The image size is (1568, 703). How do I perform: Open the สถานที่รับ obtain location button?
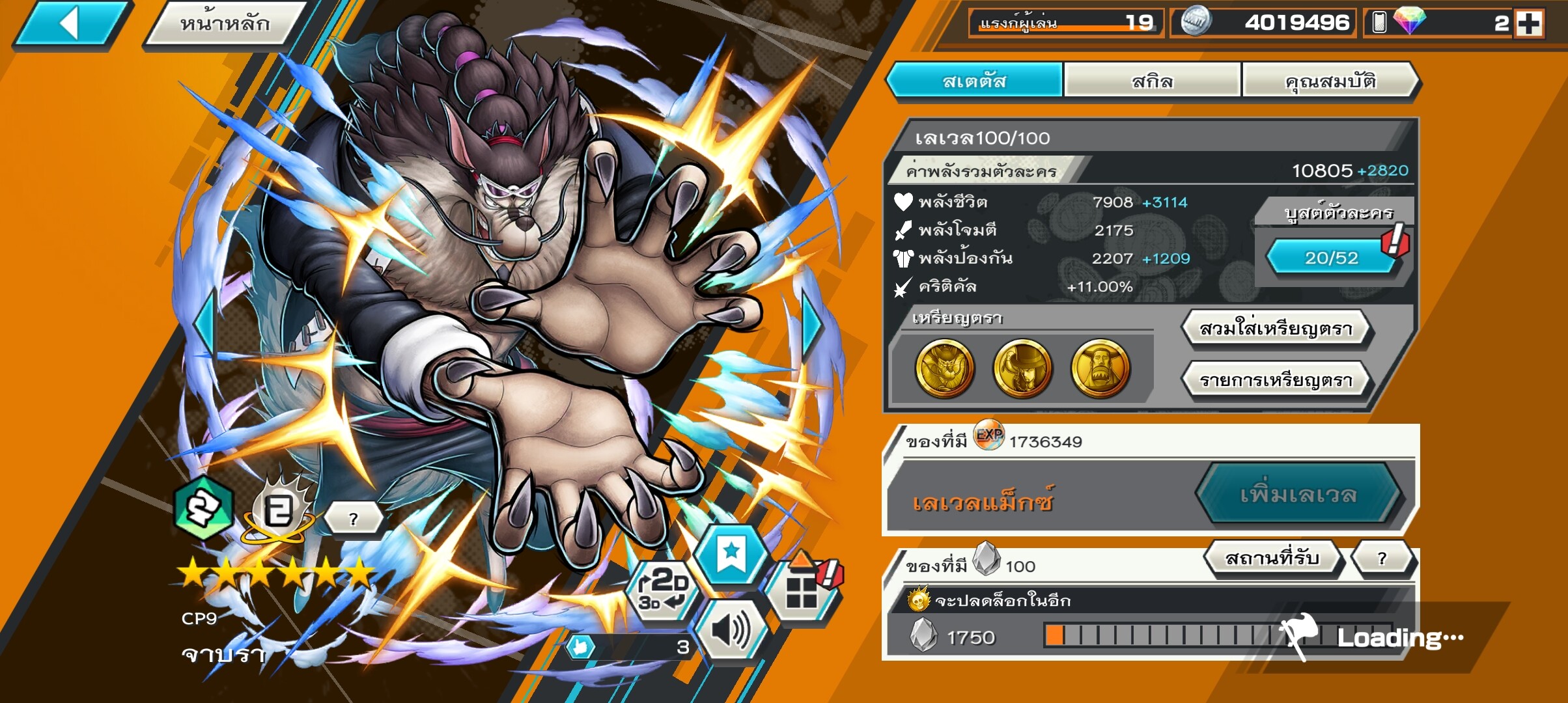pos(1272,558)
